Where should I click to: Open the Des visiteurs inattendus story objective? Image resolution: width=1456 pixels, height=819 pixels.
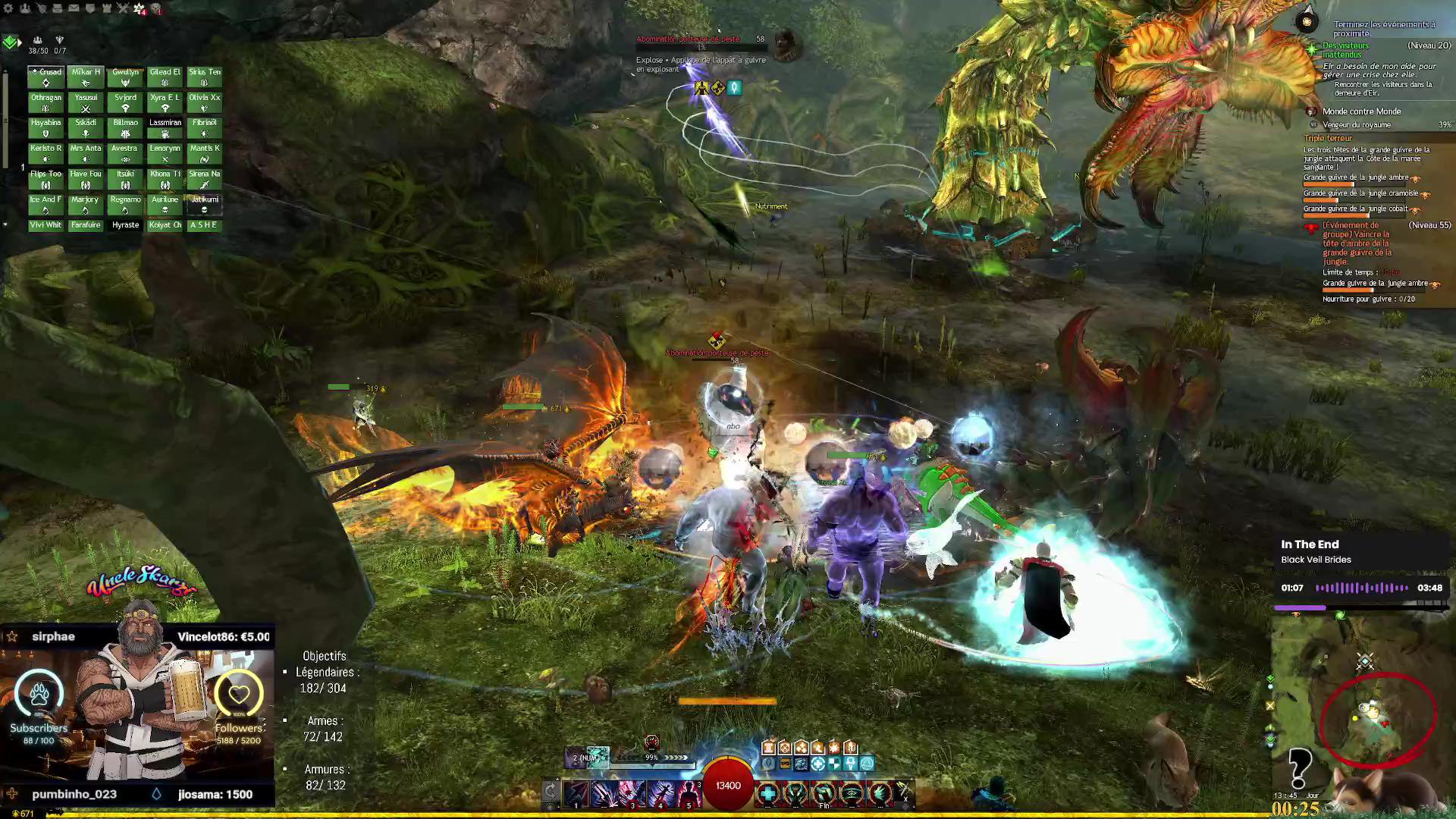click(x=1346, y=50)
